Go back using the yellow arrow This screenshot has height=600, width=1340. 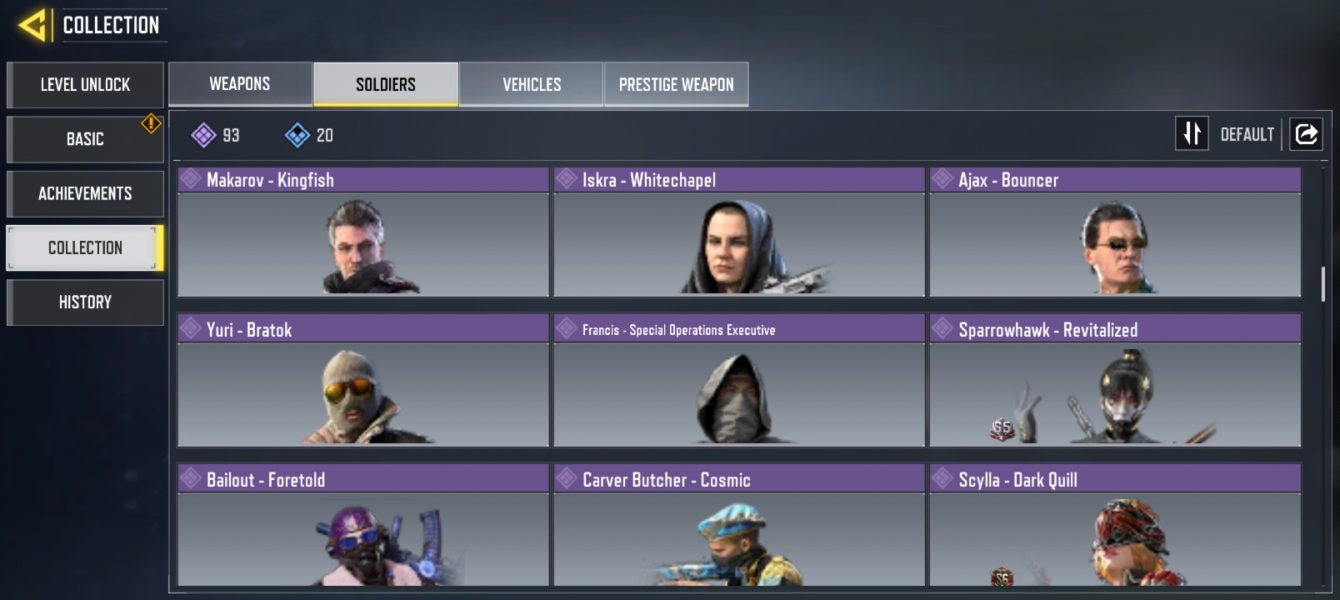click(x=32, y=25)
